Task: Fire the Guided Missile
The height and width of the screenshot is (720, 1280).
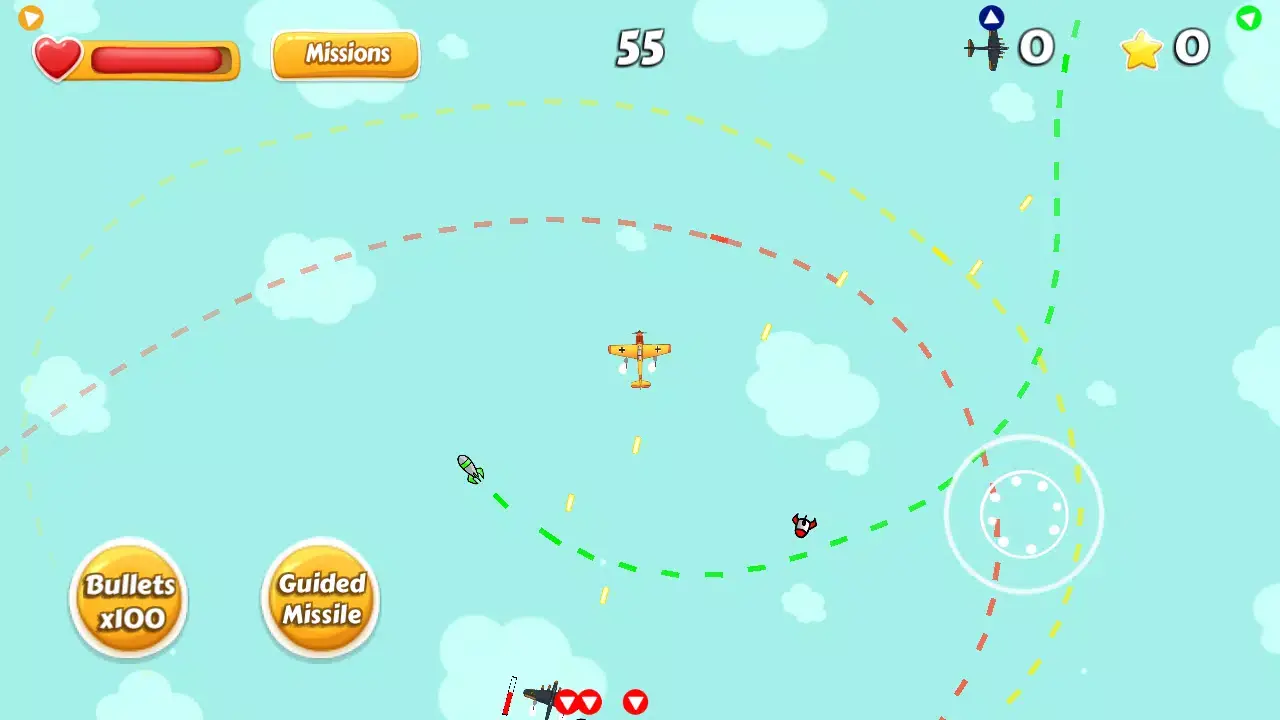Action: (320, 597)
